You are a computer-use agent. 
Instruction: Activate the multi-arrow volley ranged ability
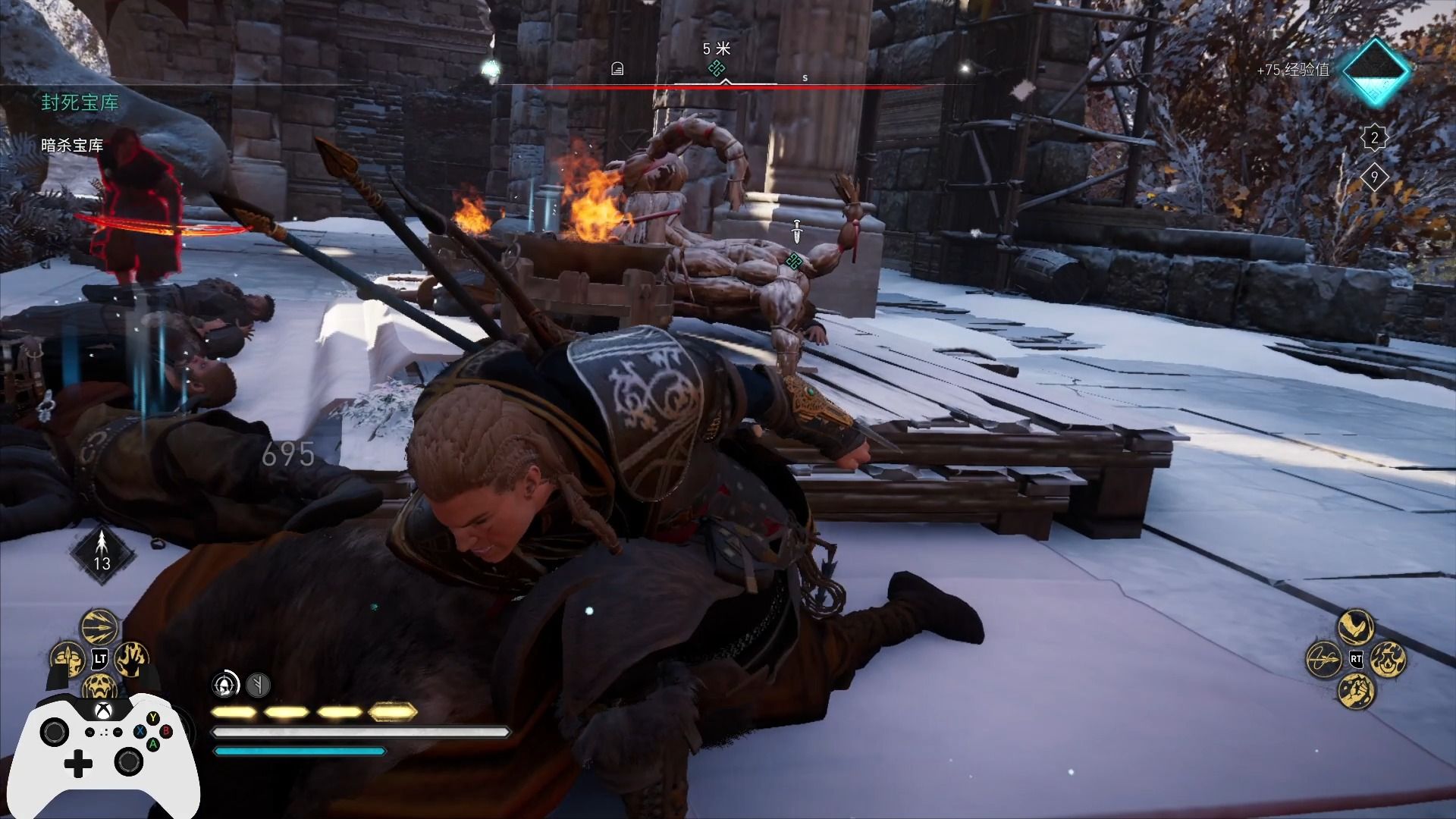99,627
